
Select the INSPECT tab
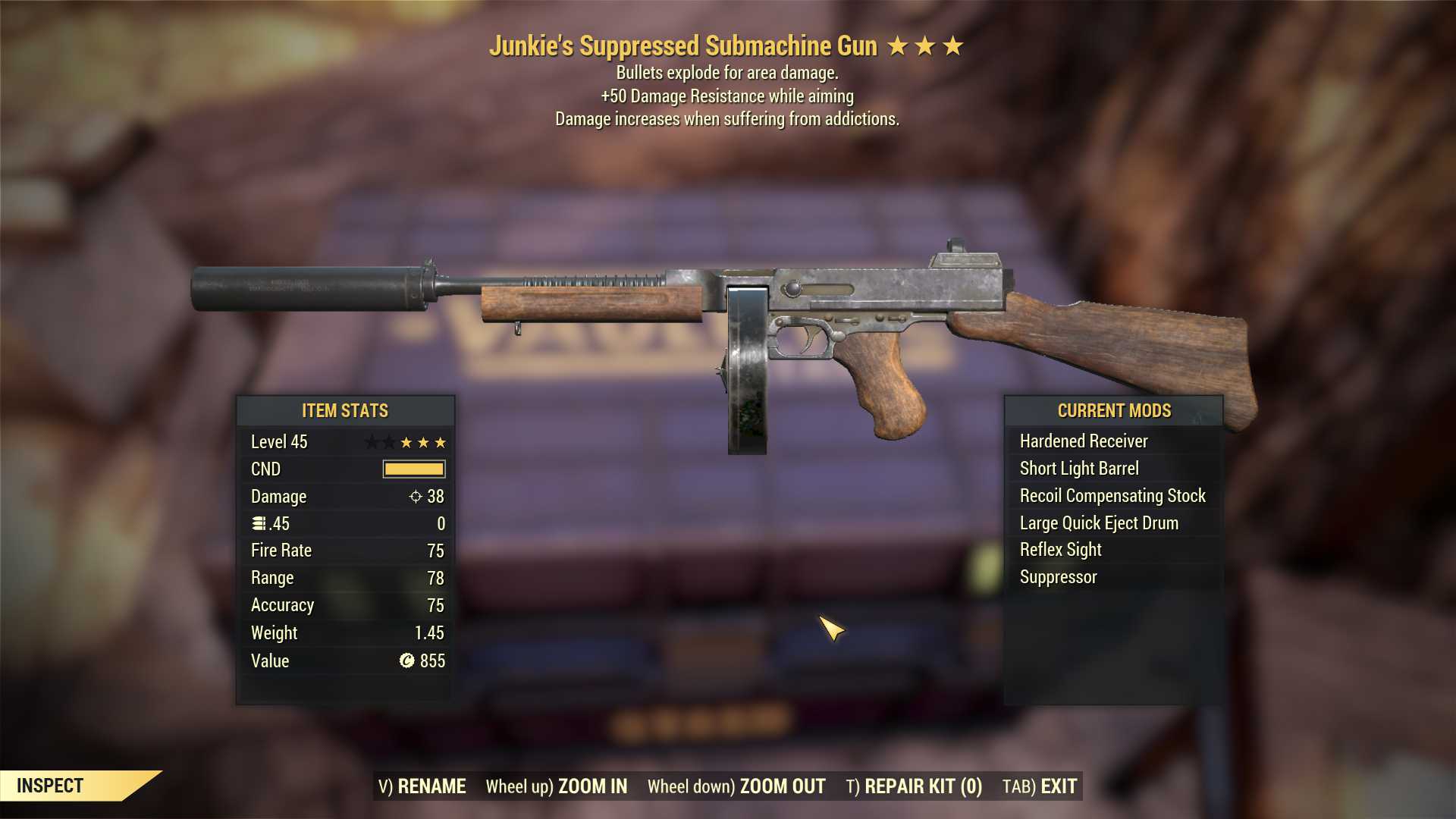pos(50,786)
